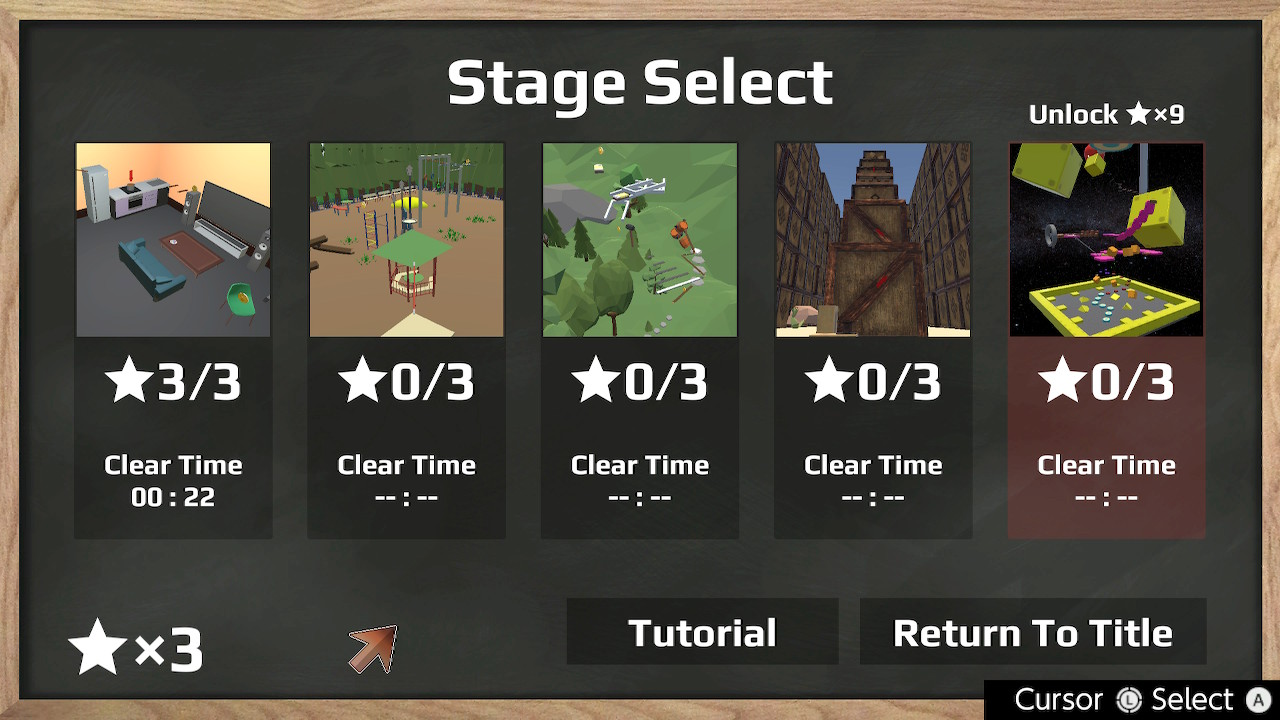Viewport: 1280px width, 720px height.
Task: Click the star icon showing total stars
Action: (95, 645)
